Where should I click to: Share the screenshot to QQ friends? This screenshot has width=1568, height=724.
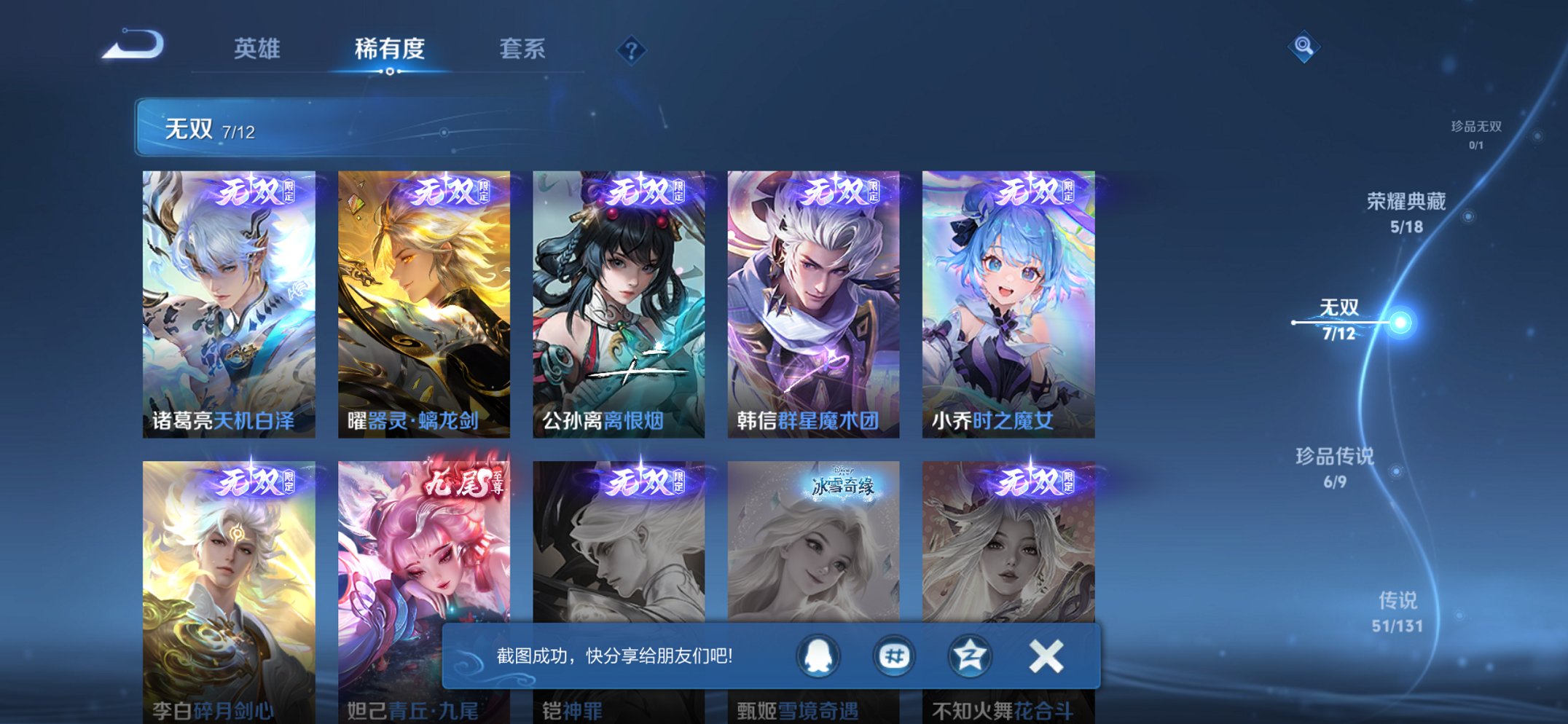820,656
